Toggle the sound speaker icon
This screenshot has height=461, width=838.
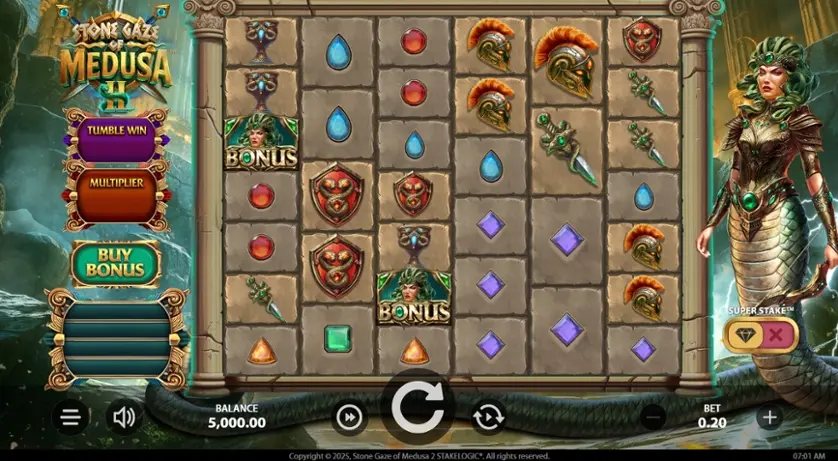pos(124,417)
